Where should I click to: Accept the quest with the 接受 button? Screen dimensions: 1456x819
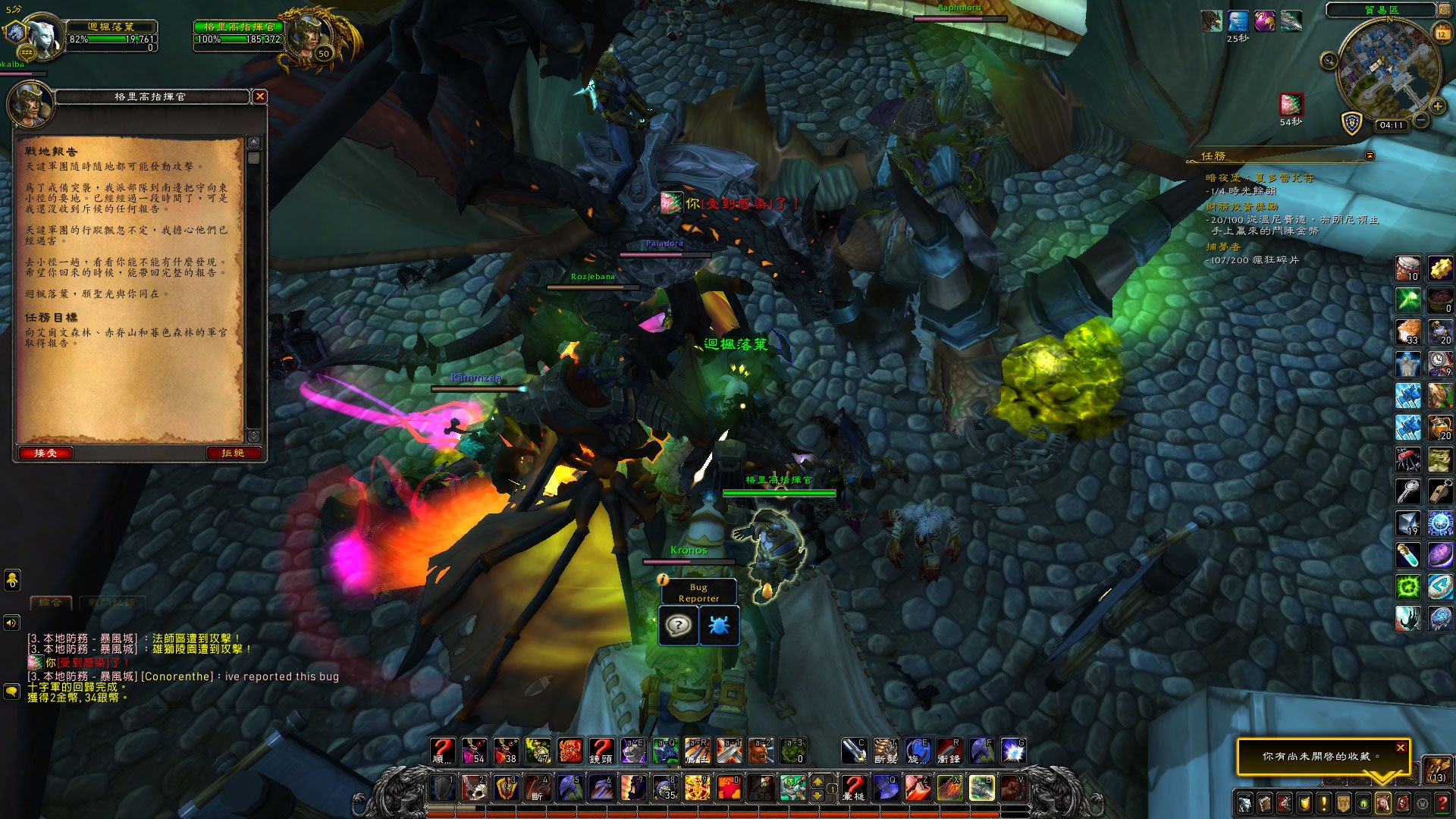tap(45, 453)
